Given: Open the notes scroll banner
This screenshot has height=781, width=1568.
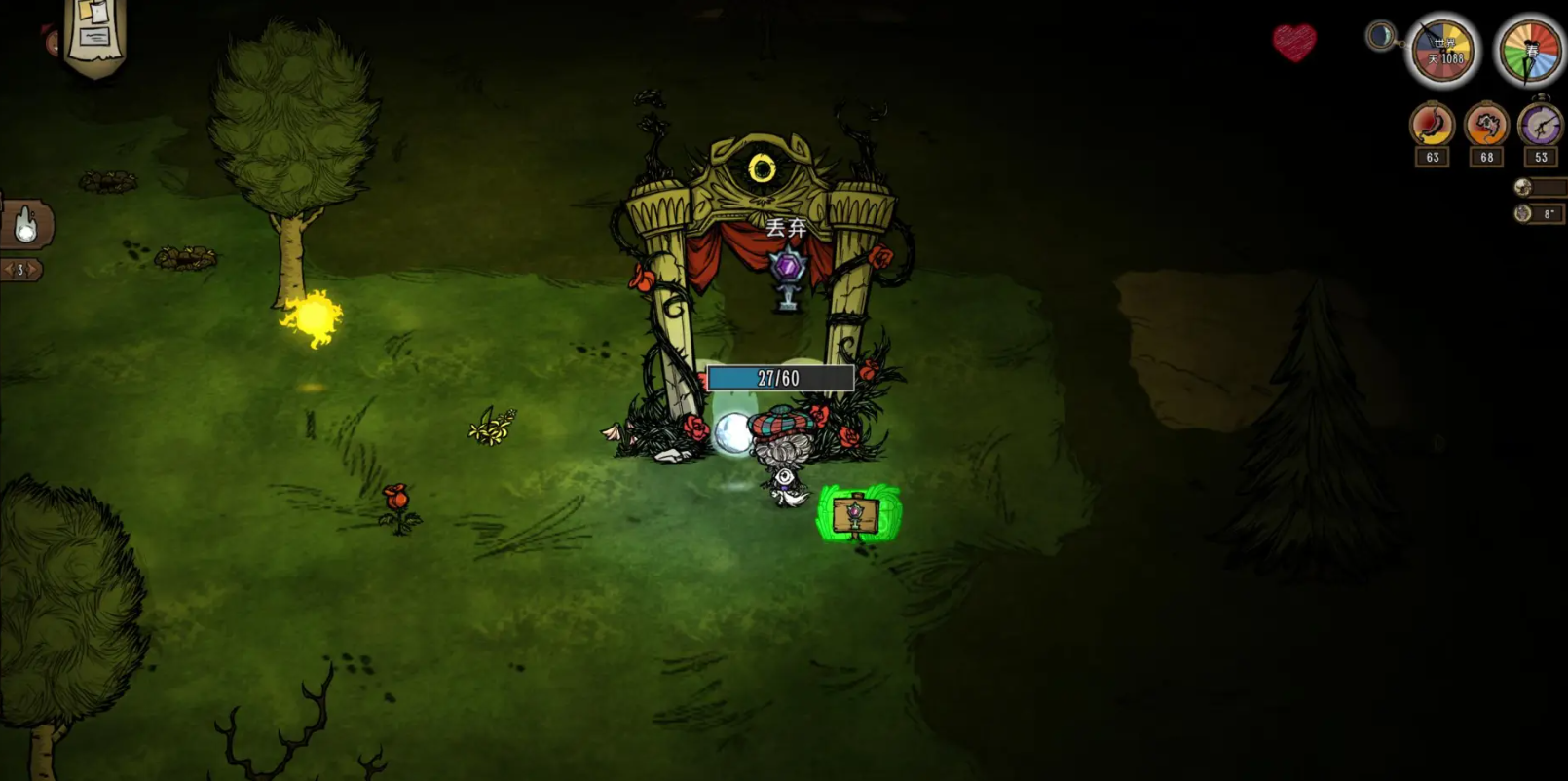Looking at the screenshot, I should [94, 36].
